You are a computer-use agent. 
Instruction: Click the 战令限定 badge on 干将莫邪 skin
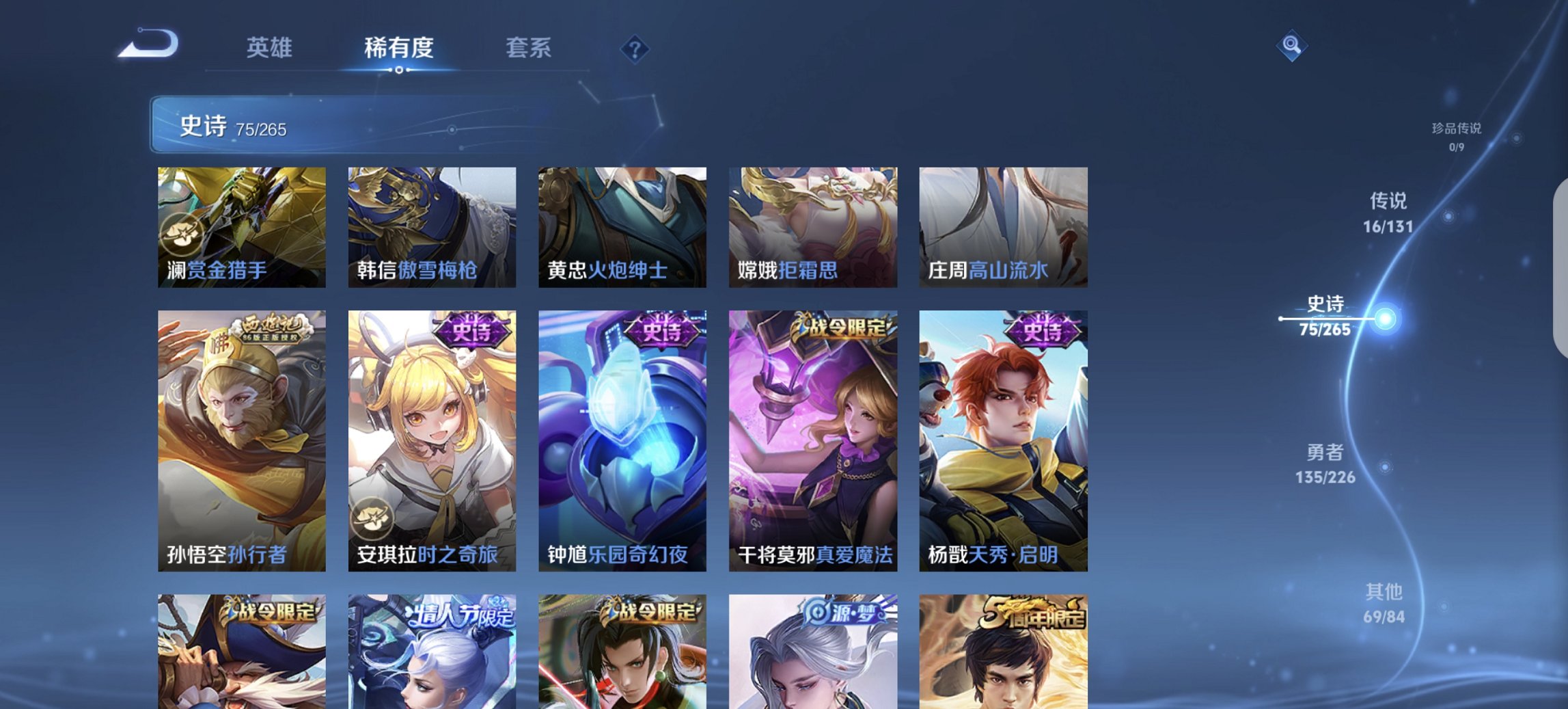tap(839, 329)
